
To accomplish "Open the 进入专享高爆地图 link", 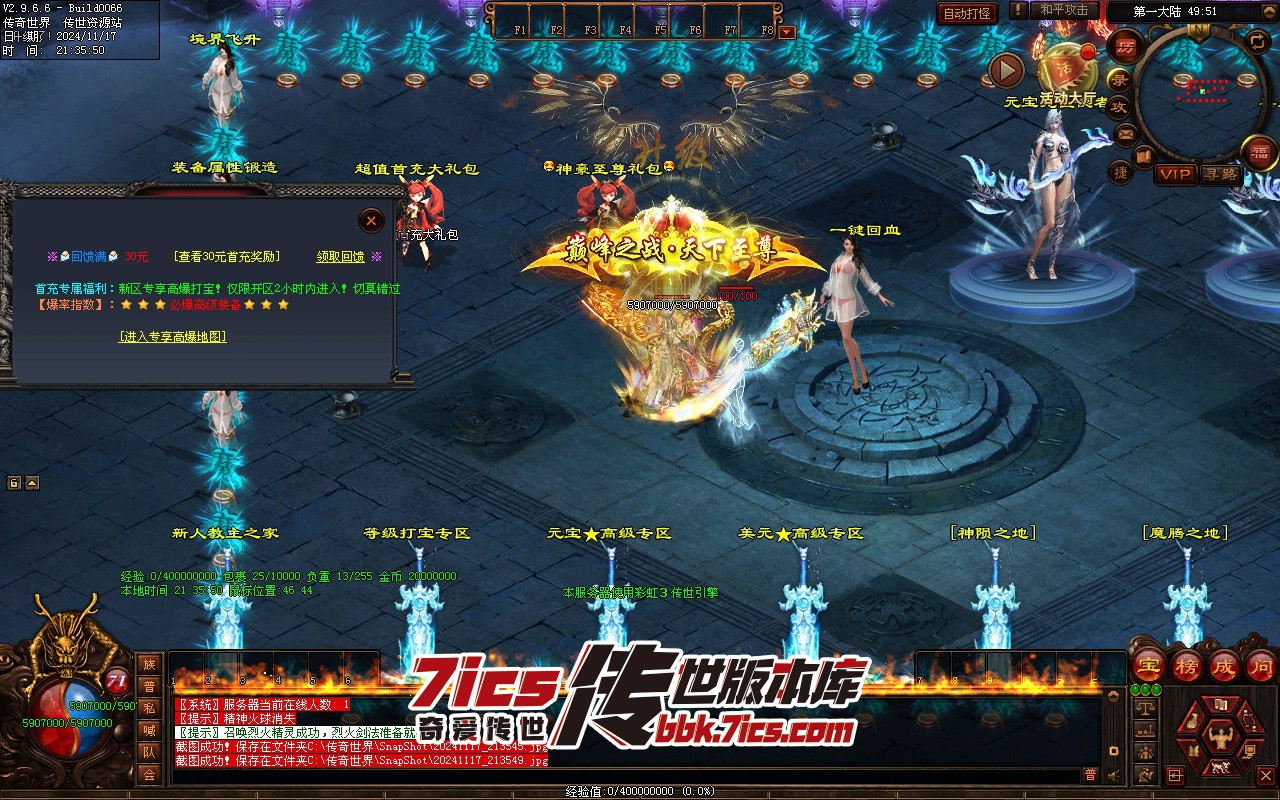I will click(173, 337).
